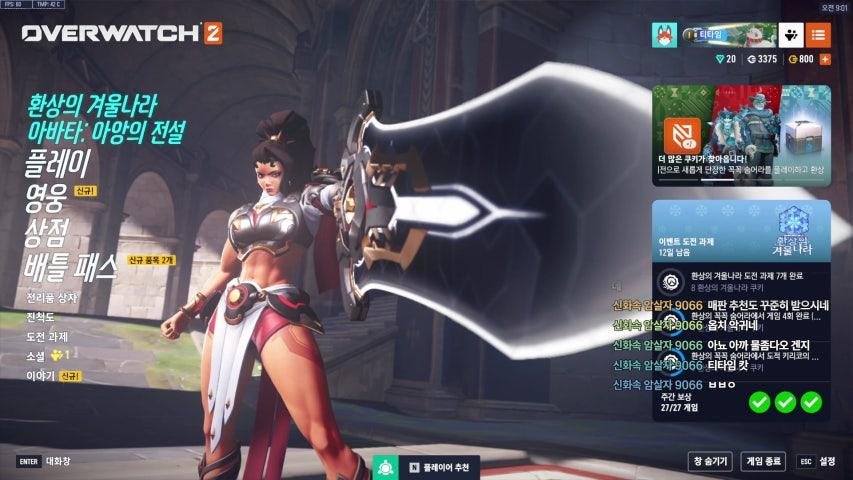This screenshot has height=480, width=853.
Task: Click 게임 종료 to exit the game
Action: coord(763,461)
